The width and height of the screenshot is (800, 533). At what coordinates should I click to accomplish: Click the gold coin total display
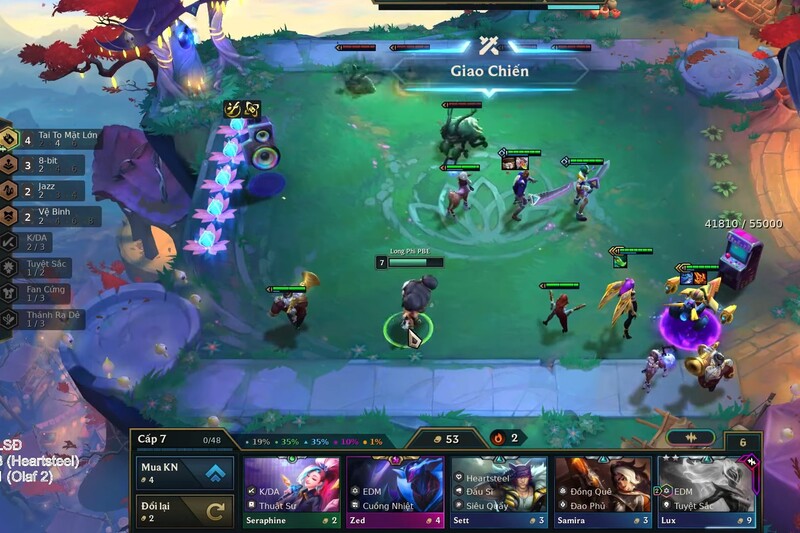click(x=444, y=438)
